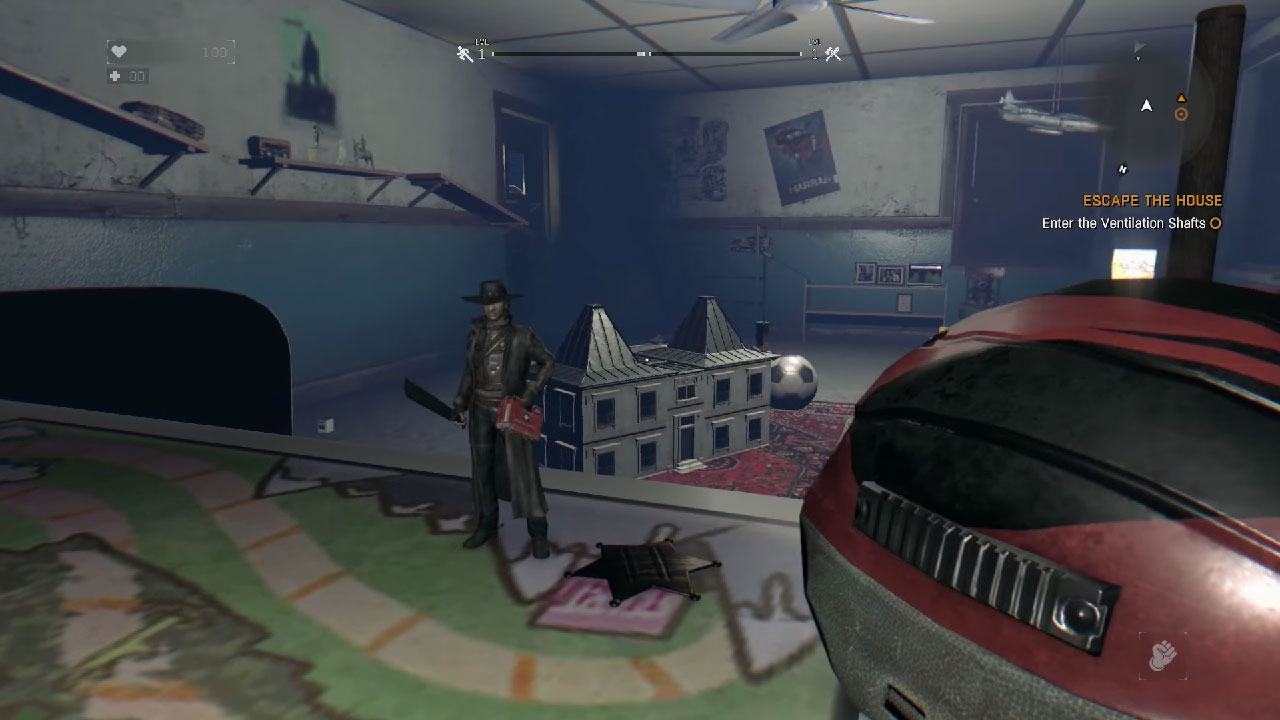
Task: Toggle the orange triangle indicator on the compass
Action: [1181, 98]
